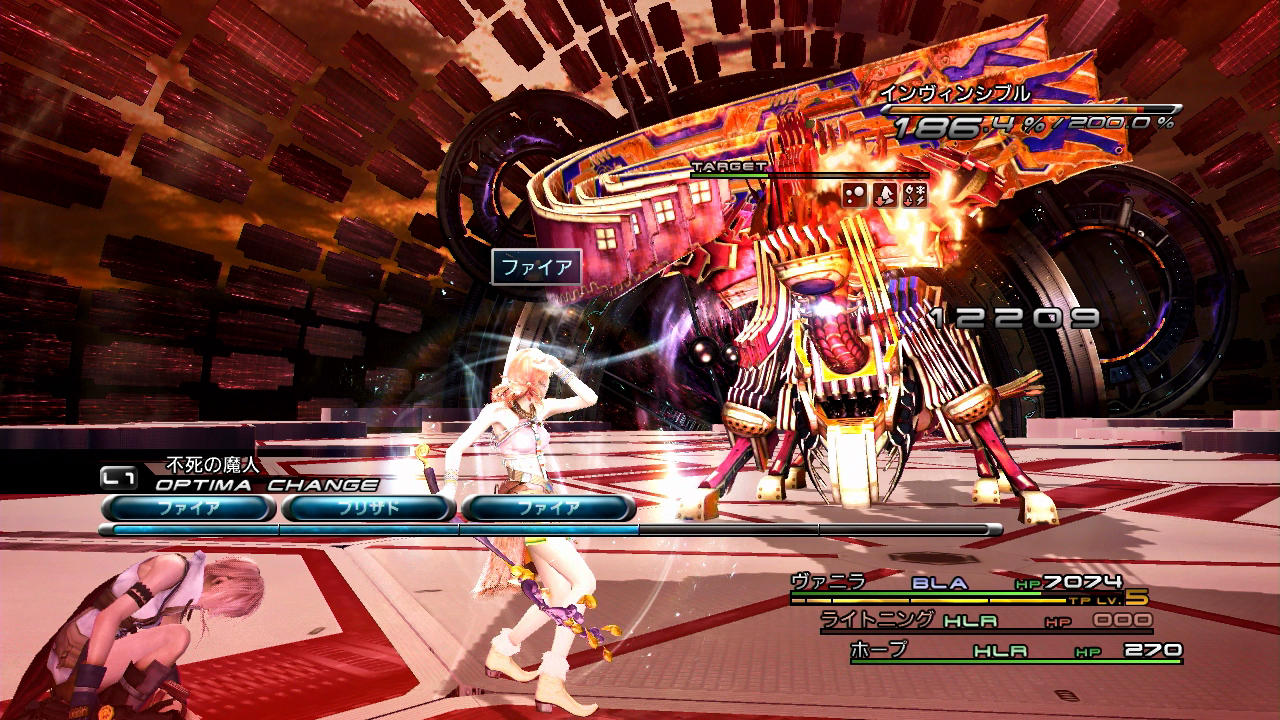The image size is (1280, 720).
Task: Check the elemental resistance down debuff icon
Action: click(x=914, y=195)
